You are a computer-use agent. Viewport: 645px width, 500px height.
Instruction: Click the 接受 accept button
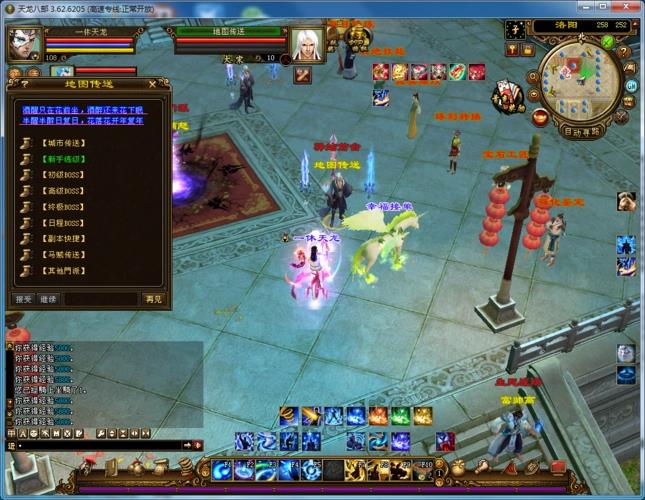(23, 298)
